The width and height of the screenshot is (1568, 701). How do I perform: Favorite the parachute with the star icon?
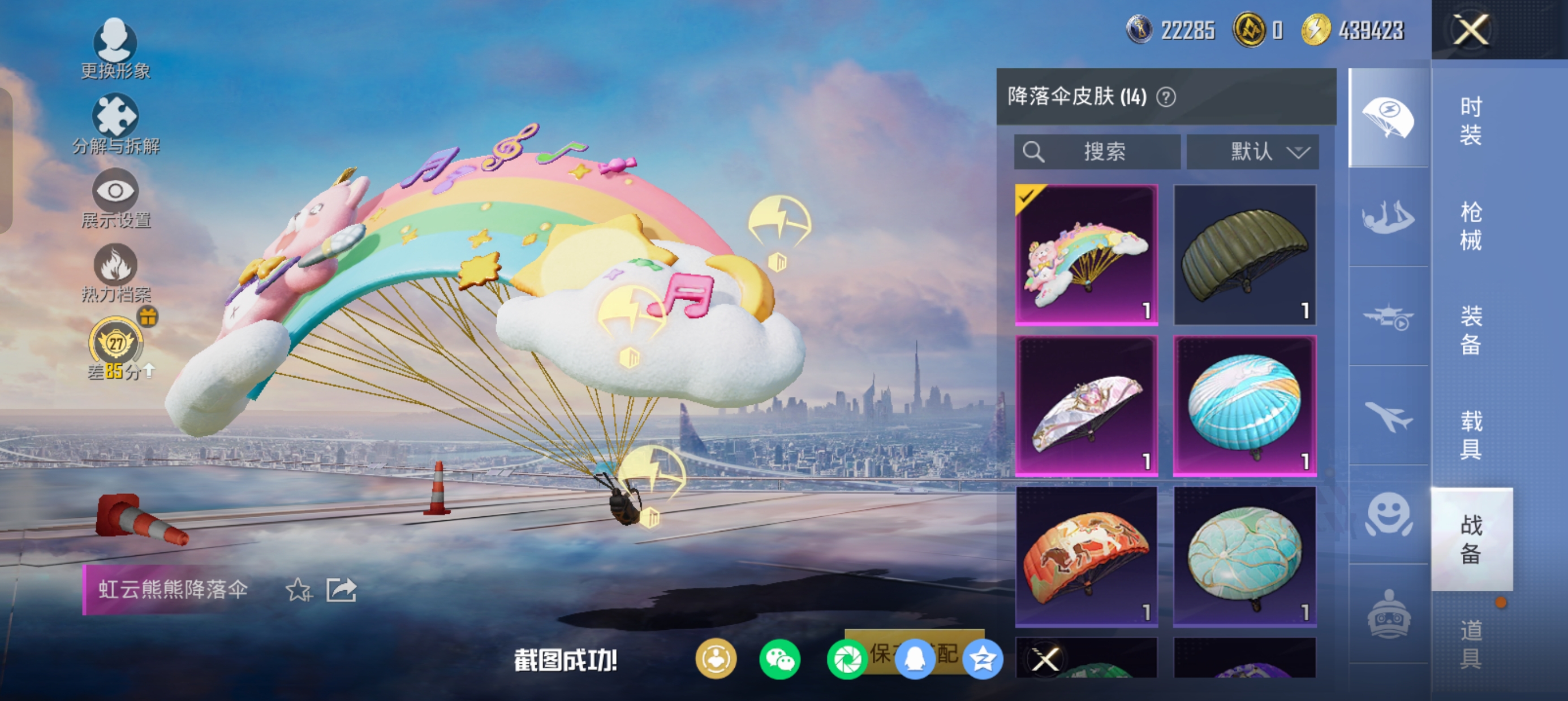[298, 590]
